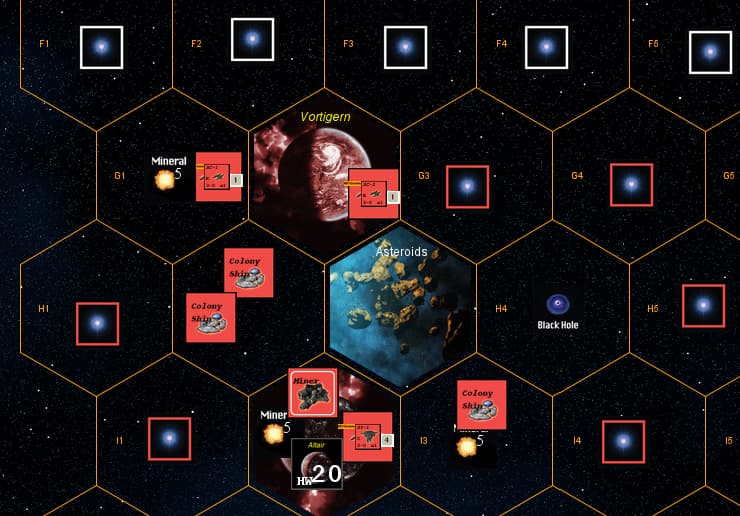The height and width of the screenshot is (516, 740).
Task: Explore the red-bordered marker in hex H1
Action: [x=97, y=323]
